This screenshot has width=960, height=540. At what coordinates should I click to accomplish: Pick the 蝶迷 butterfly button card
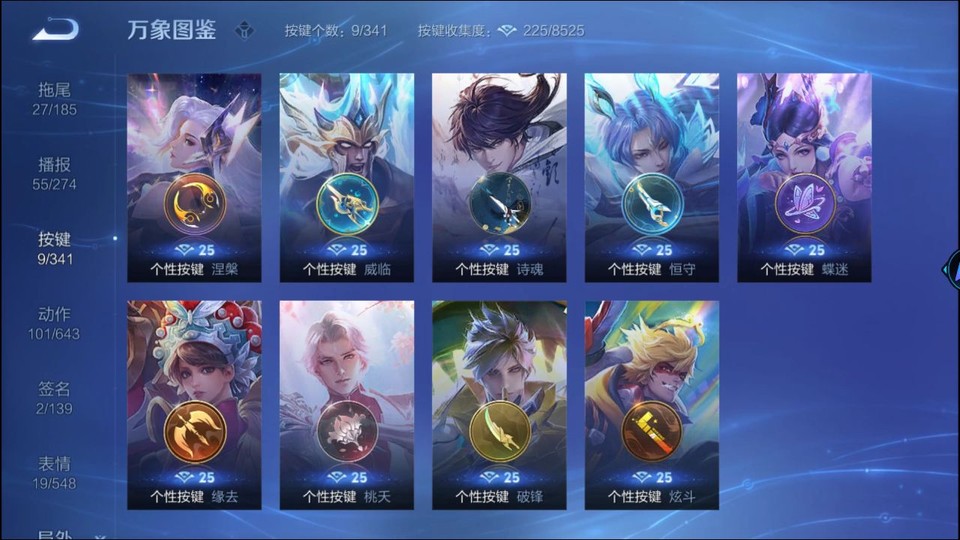804,178
